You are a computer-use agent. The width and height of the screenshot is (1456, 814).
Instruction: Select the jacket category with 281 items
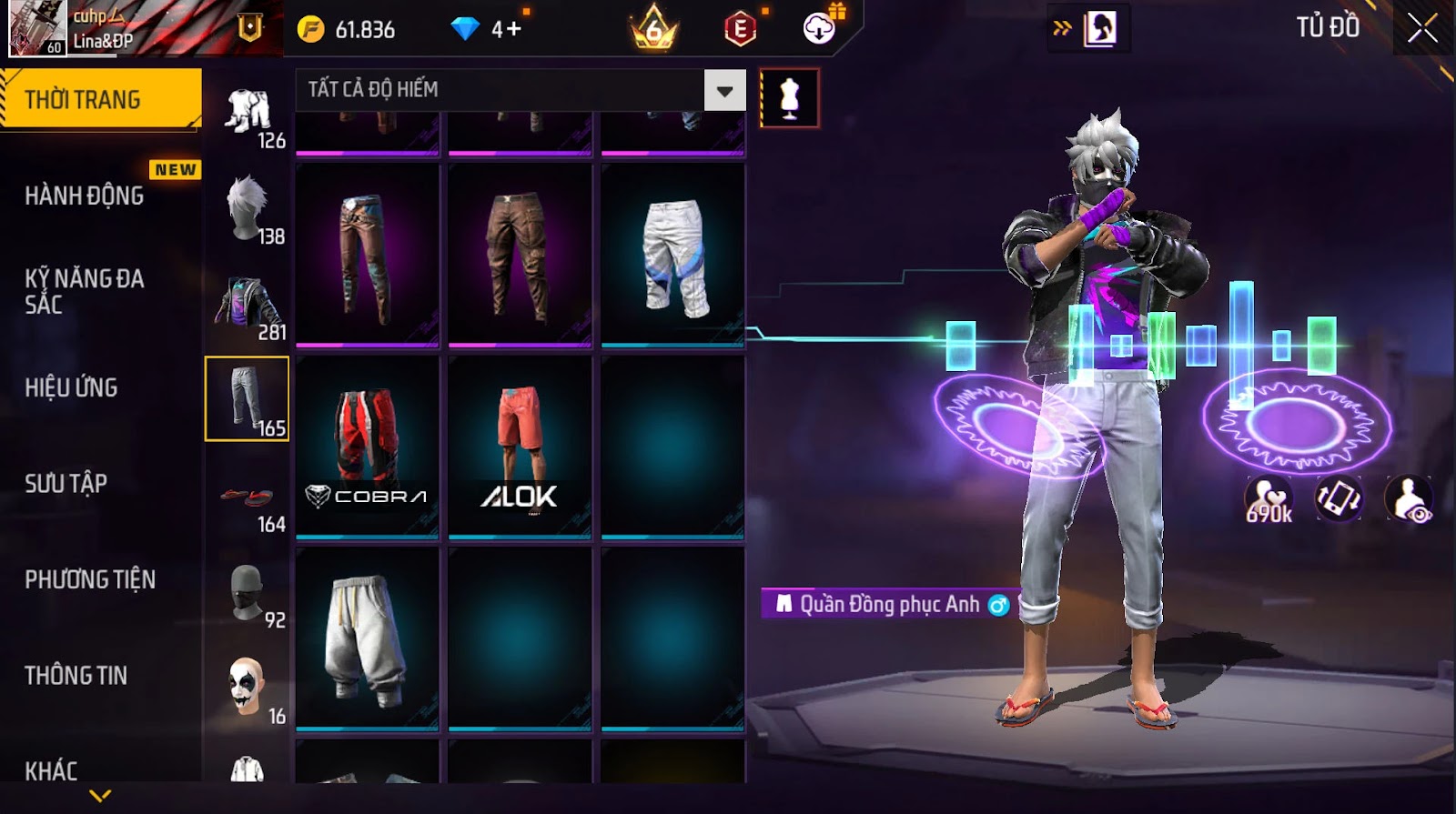click(248, 307)
